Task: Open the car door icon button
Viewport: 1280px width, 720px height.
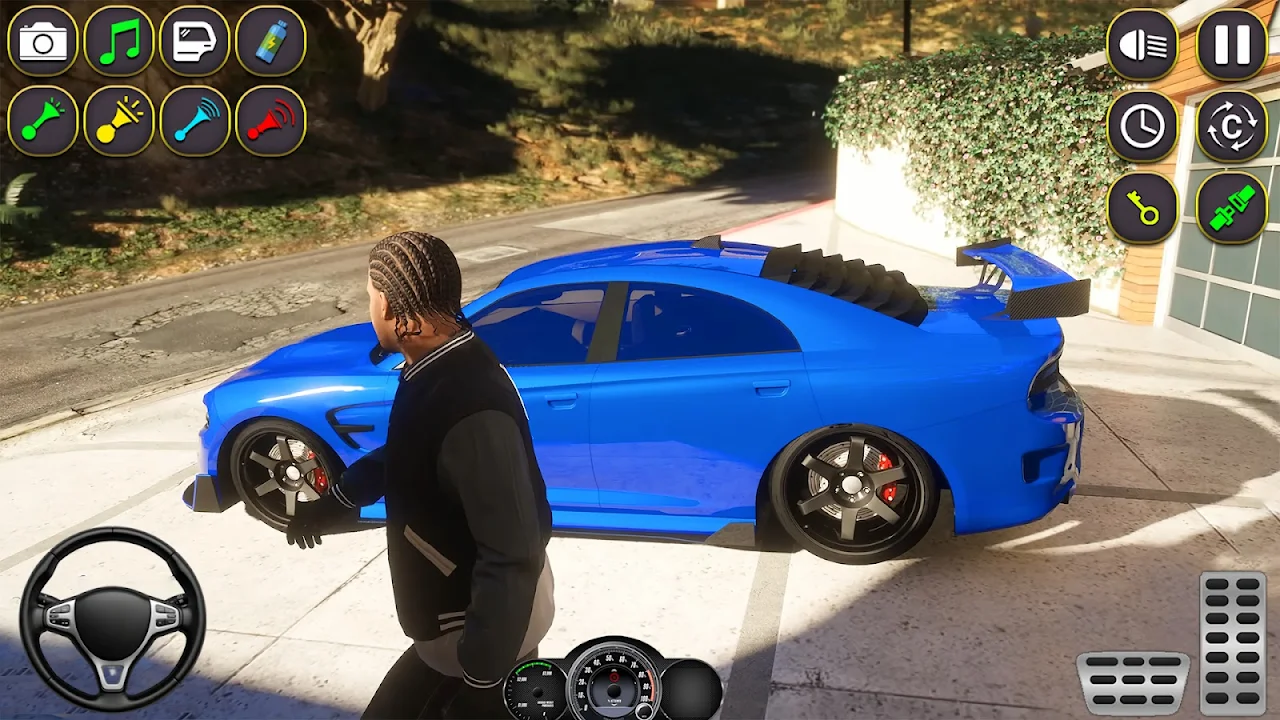Action: [x=195, y=41]
